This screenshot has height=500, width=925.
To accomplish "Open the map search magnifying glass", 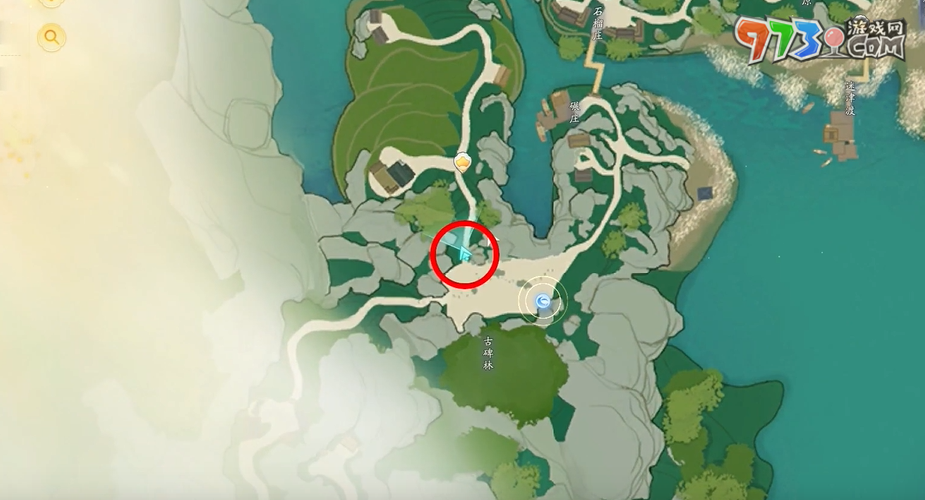I will click(51, 38).
